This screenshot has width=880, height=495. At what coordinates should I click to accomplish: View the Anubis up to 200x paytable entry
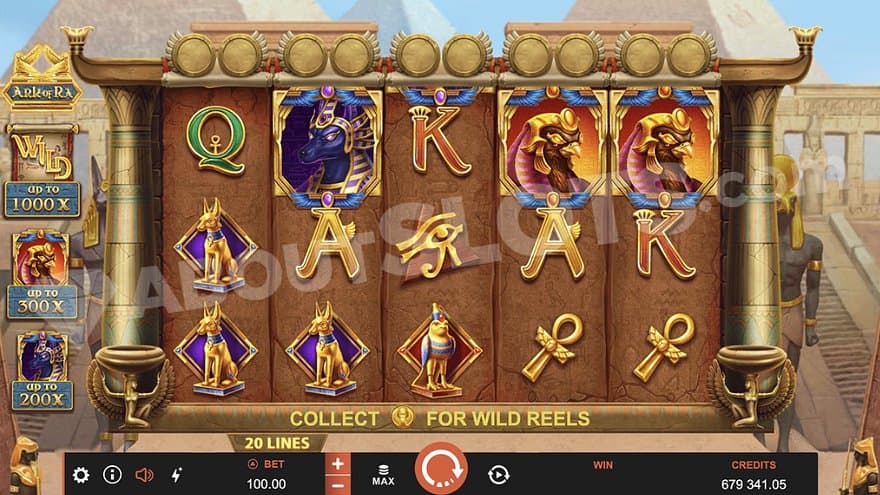tap(42, 370)
